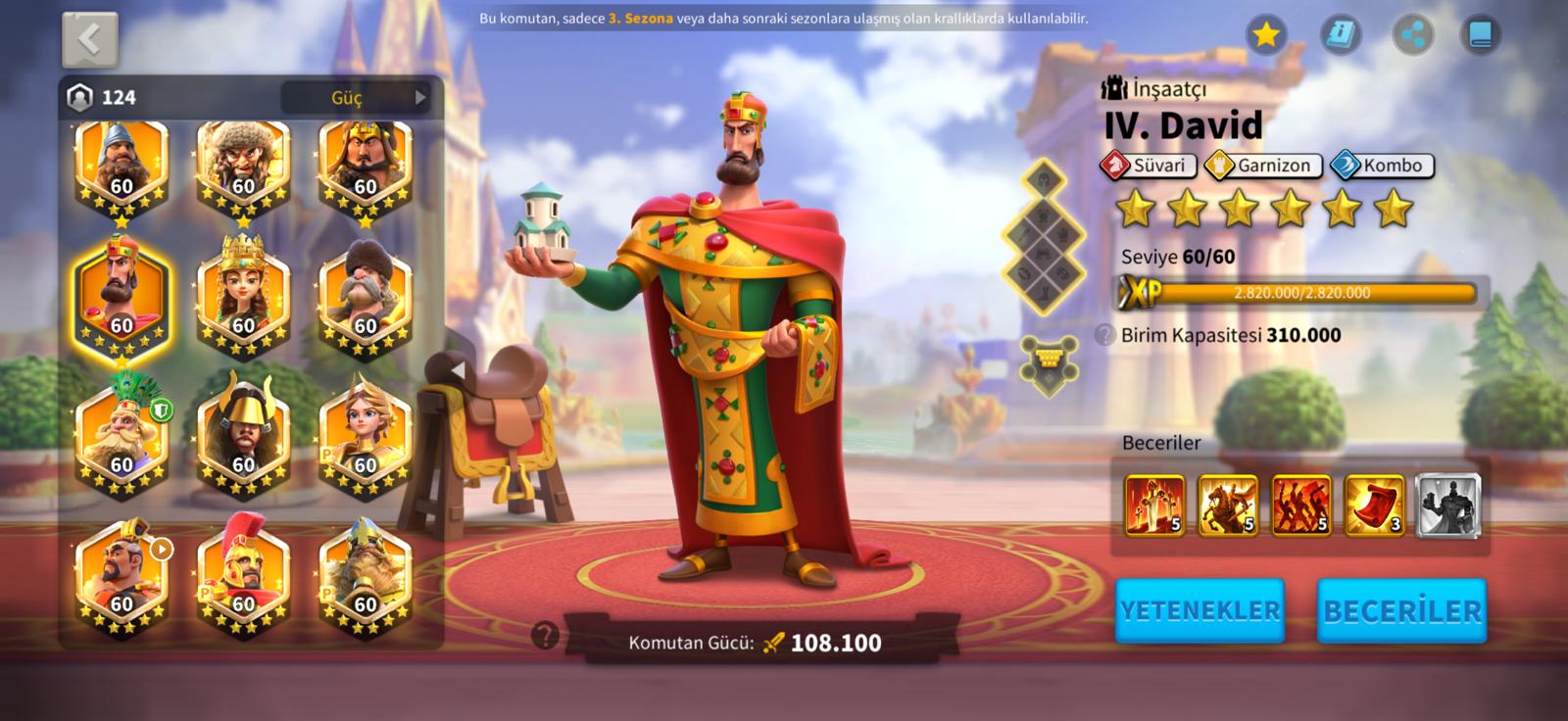Screen dimensions: 1568x721
Task: Select the horned black helmet commander
Action: pyautogui.click(x=243, y=432)
